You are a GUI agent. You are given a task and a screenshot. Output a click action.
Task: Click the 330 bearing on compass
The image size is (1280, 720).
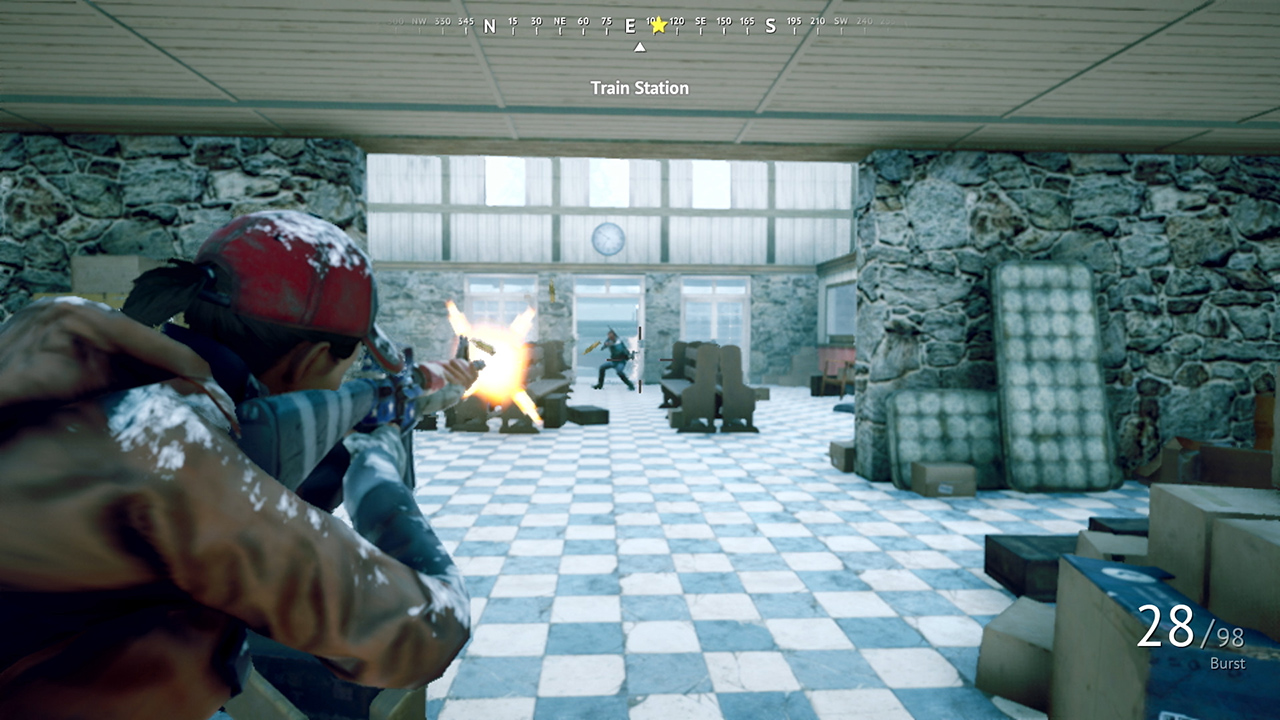(442, 21)
